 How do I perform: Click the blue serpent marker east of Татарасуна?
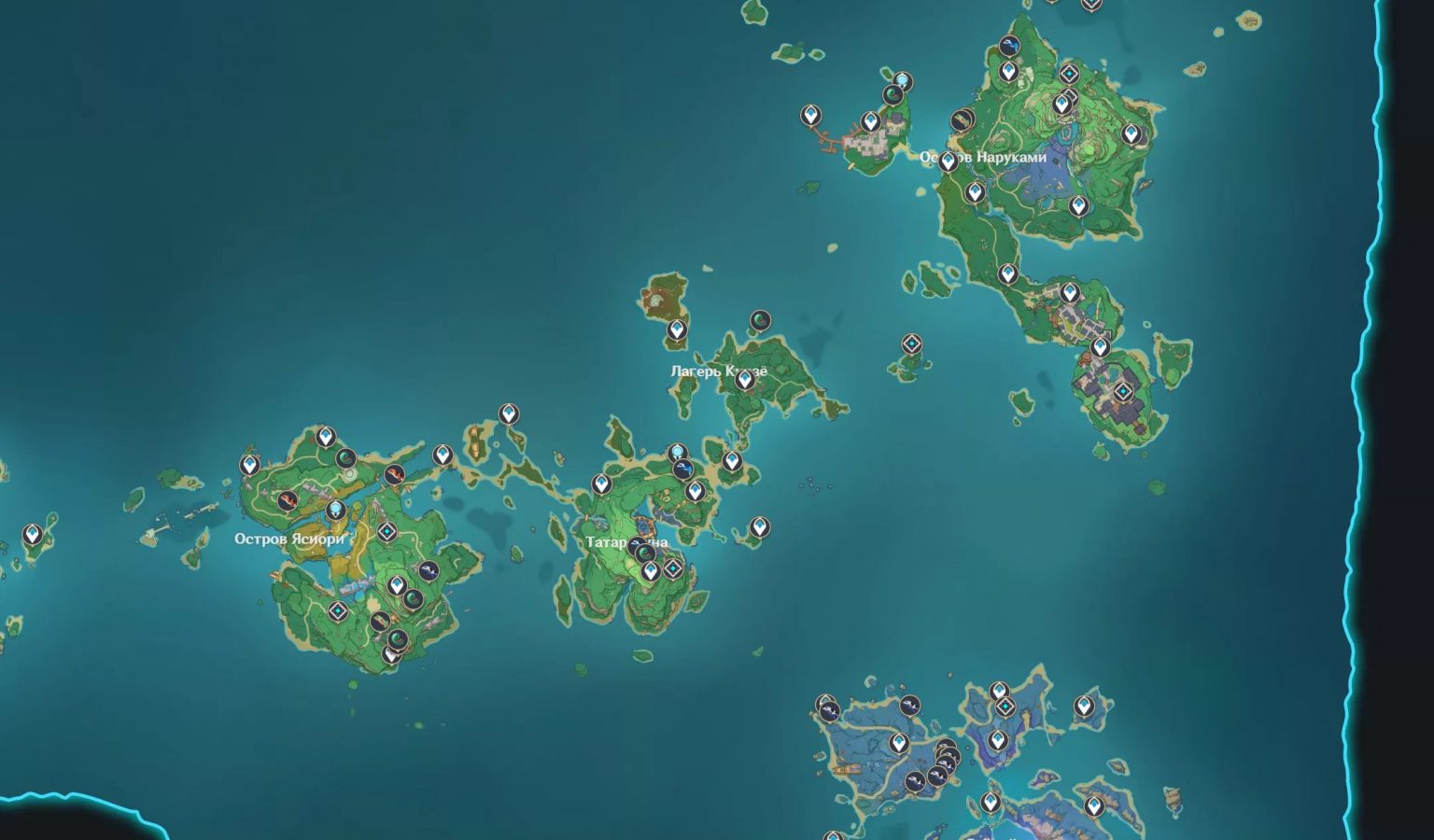click(683, 469)
